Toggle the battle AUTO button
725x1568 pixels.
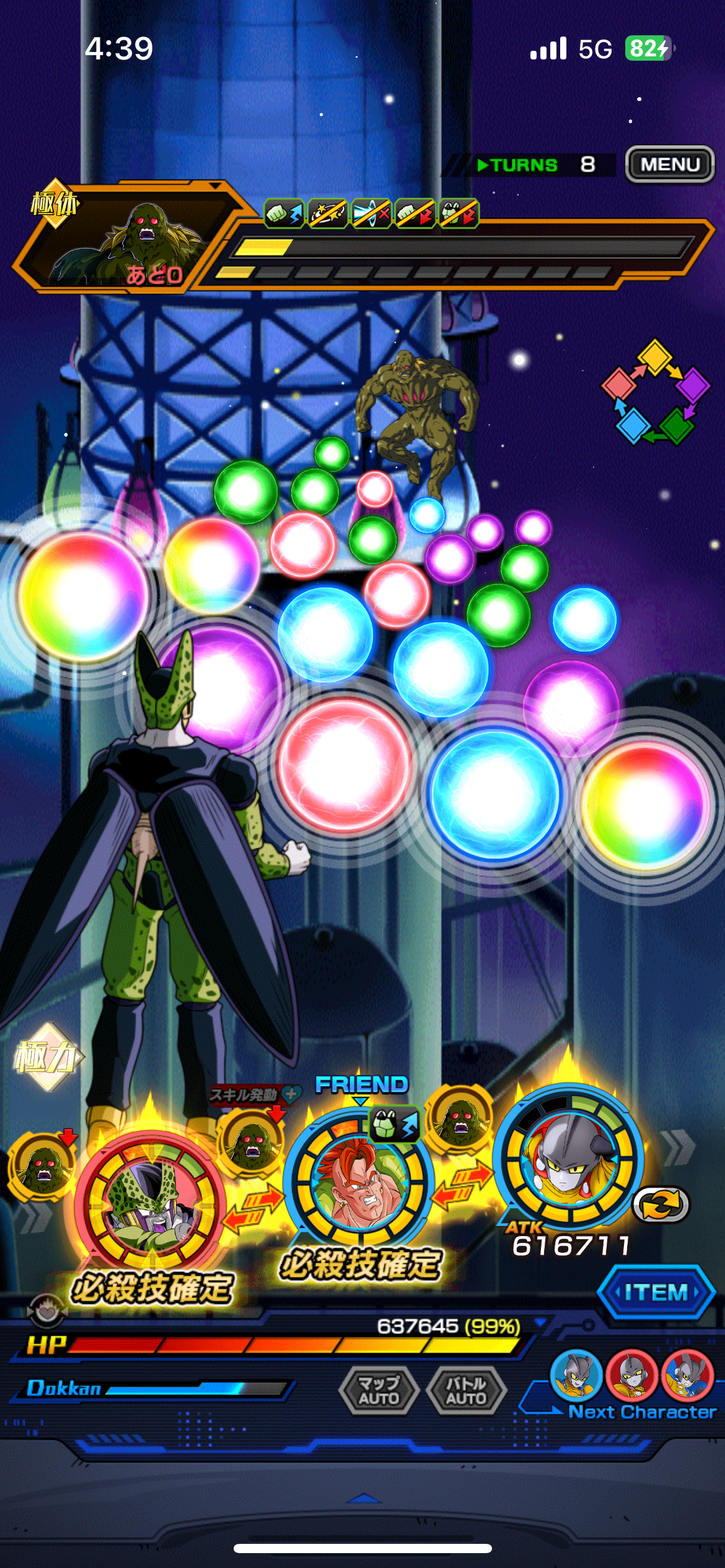click(x=466, y=1391)
